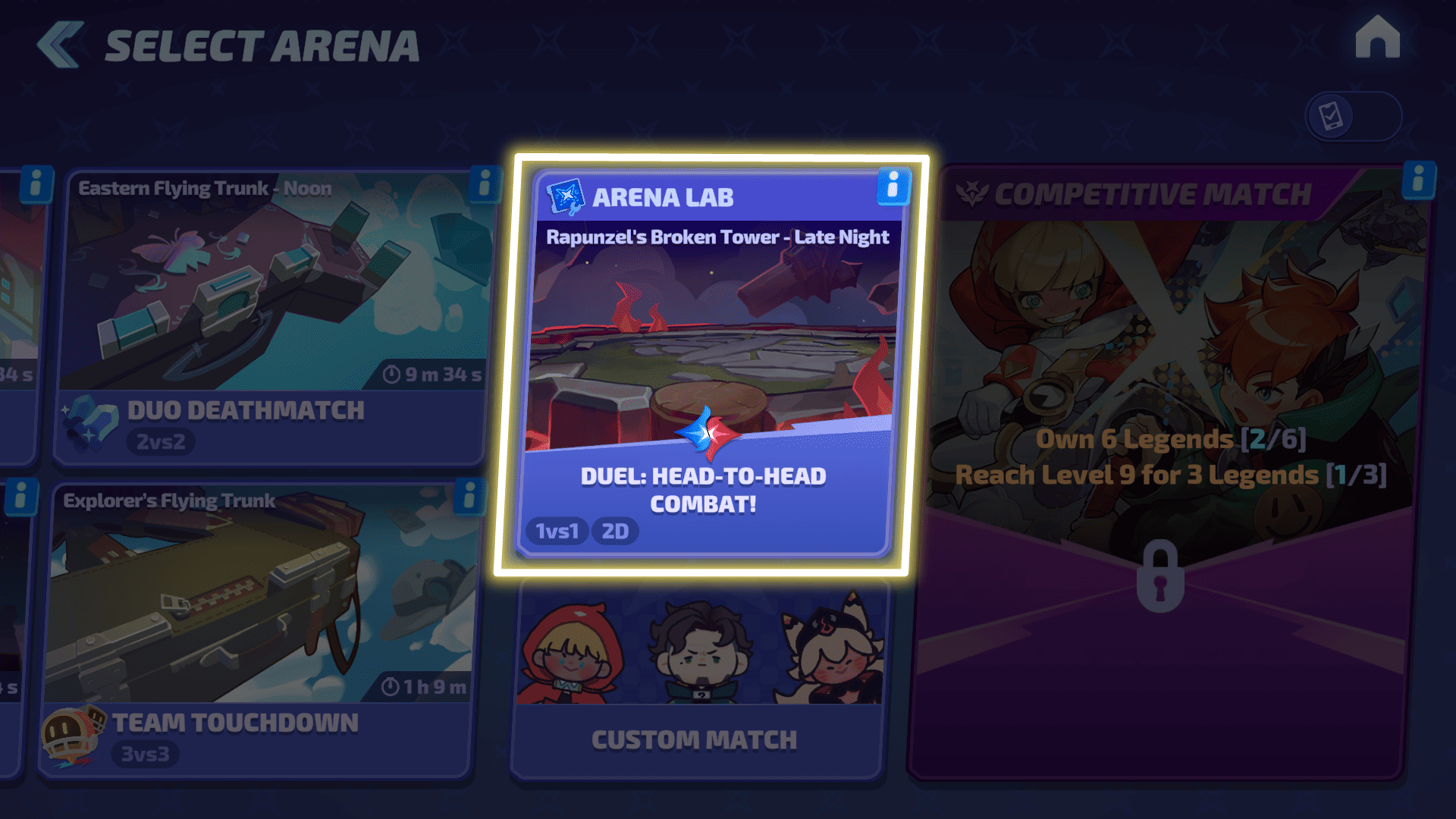Go back using the arrow beside Select Arena

(x=61, y=45)
